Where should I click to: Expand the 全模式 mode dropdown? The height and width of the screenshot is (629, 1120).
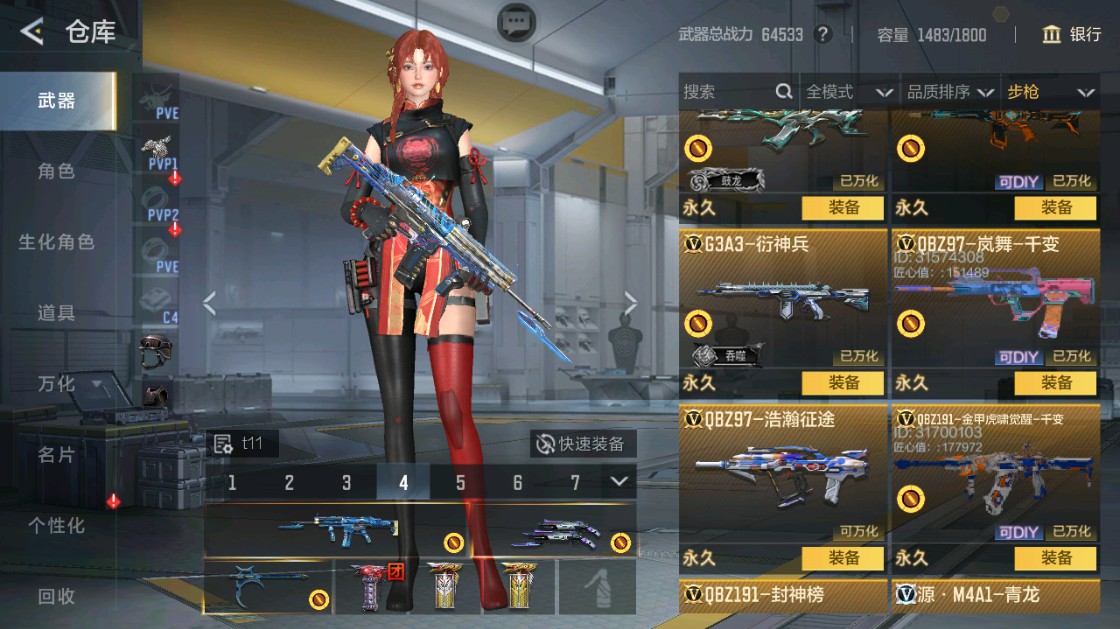pos(849,92)
